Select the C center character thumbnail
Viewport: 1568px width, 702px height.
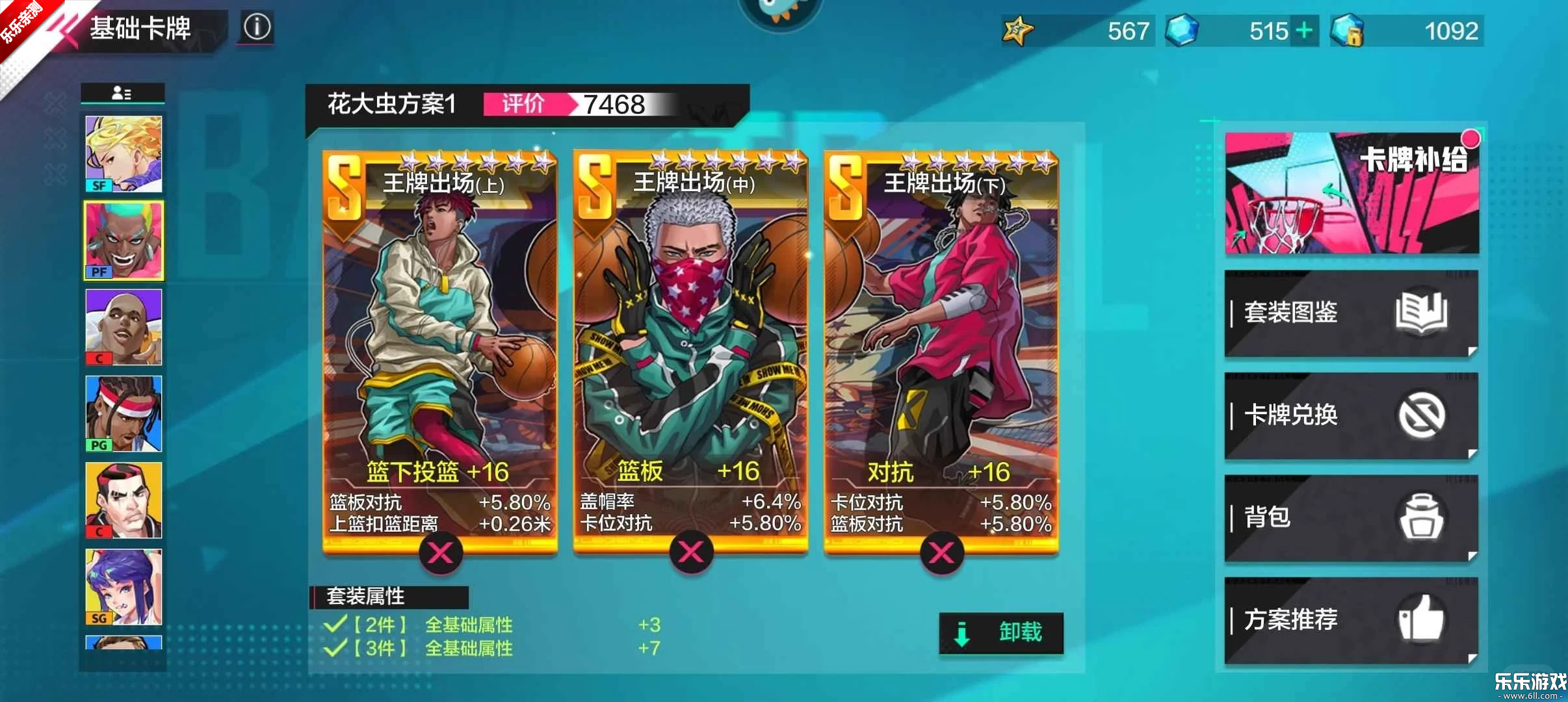click(124, 325)
